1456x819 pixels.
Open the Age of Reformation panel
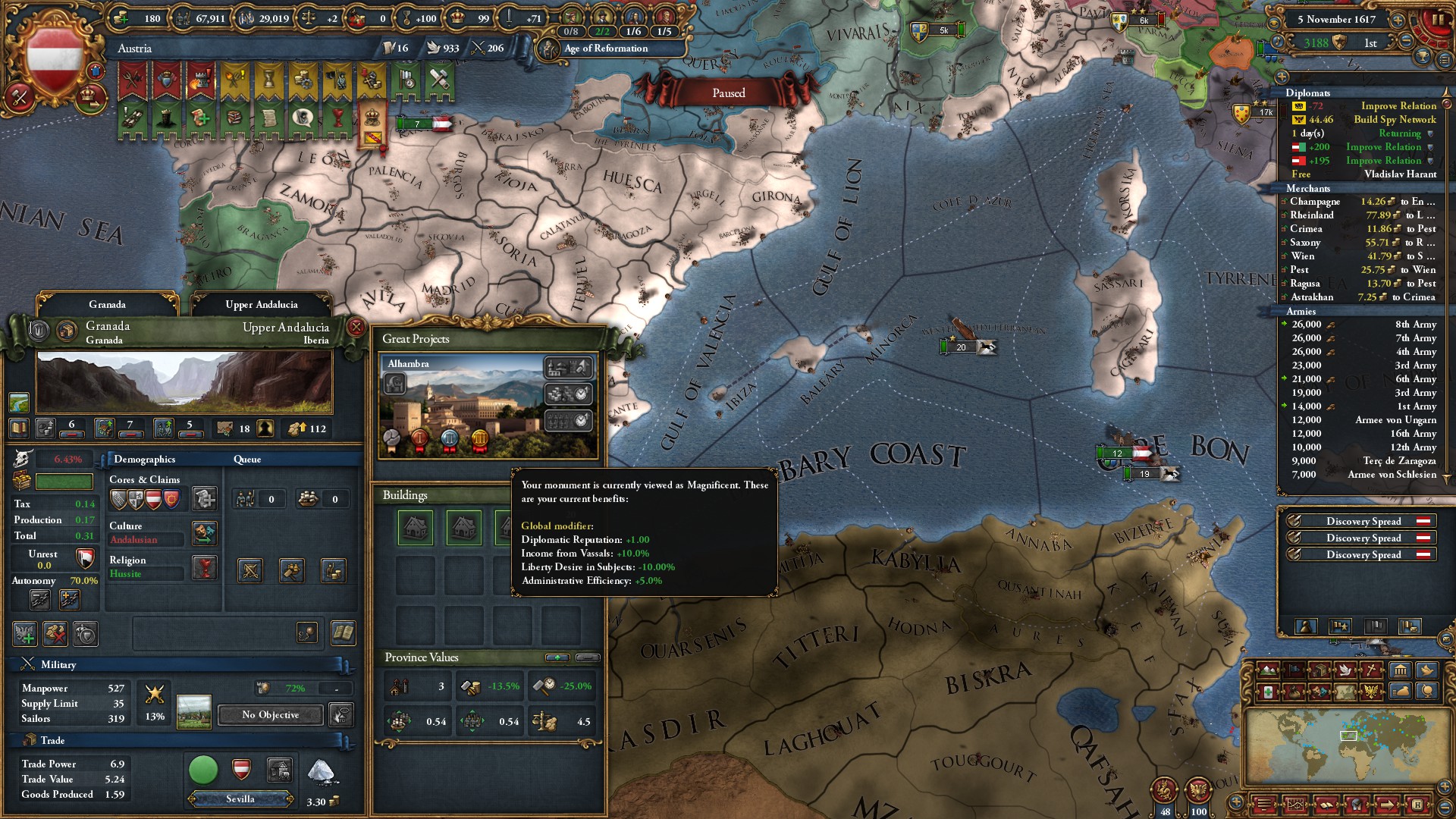coord(605,49)
